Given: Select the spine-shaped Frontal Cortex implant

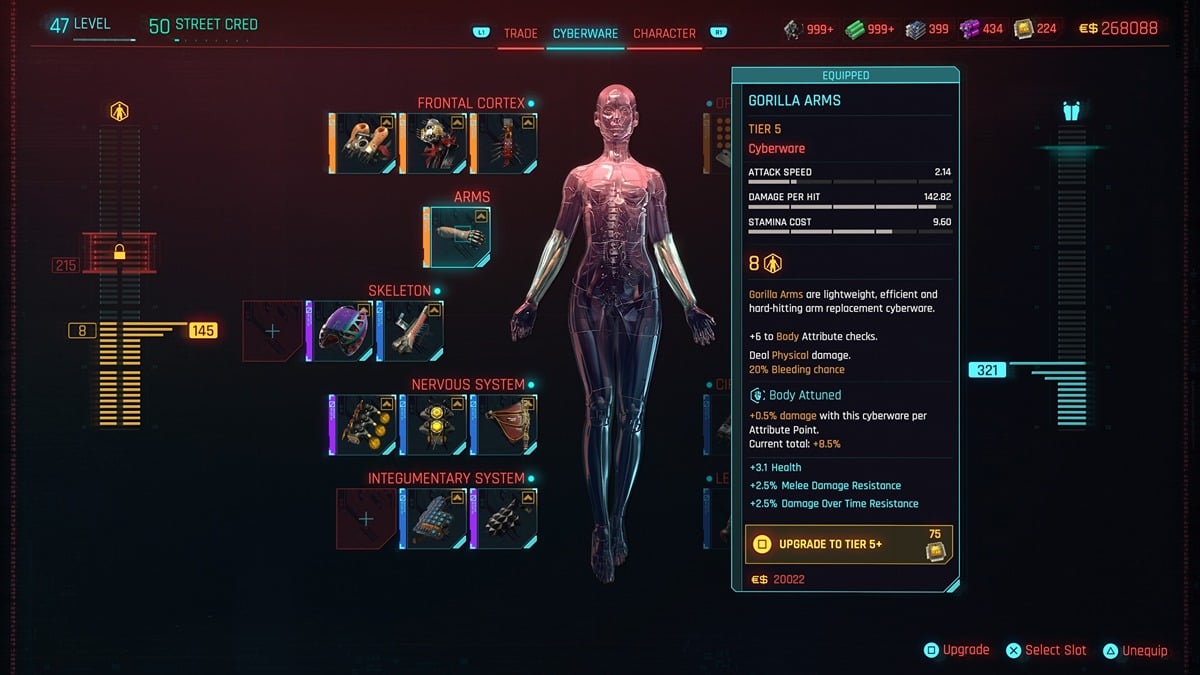Looking at the screenshot, I should pyautogui.click(x=505, y=144).
